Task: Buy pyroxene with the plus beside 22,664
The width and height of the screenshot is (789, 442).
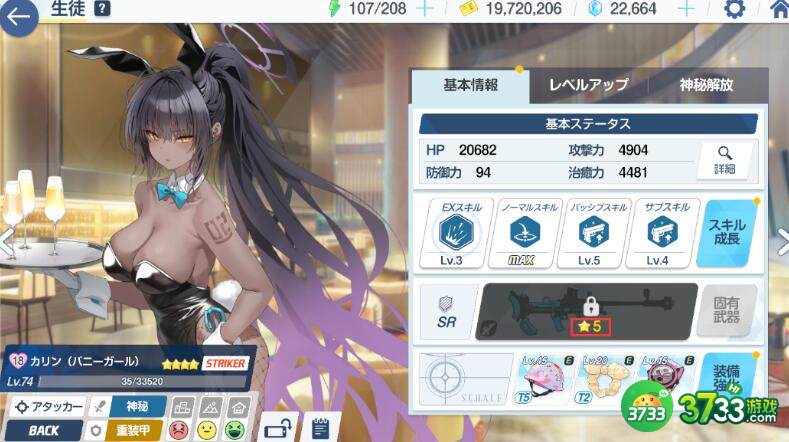Action: coord(686,9)
